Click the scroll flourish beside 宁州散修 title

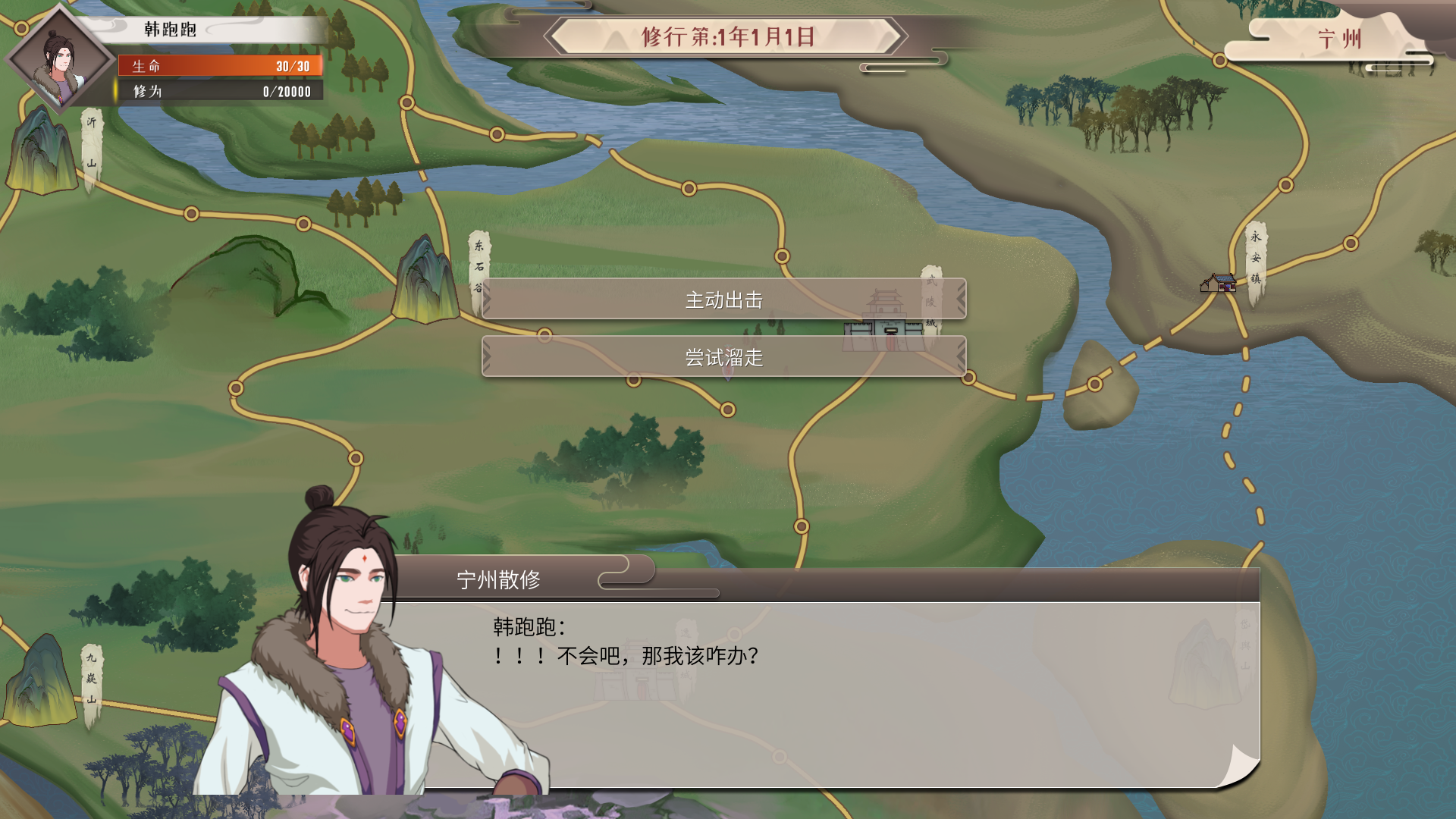618,578
